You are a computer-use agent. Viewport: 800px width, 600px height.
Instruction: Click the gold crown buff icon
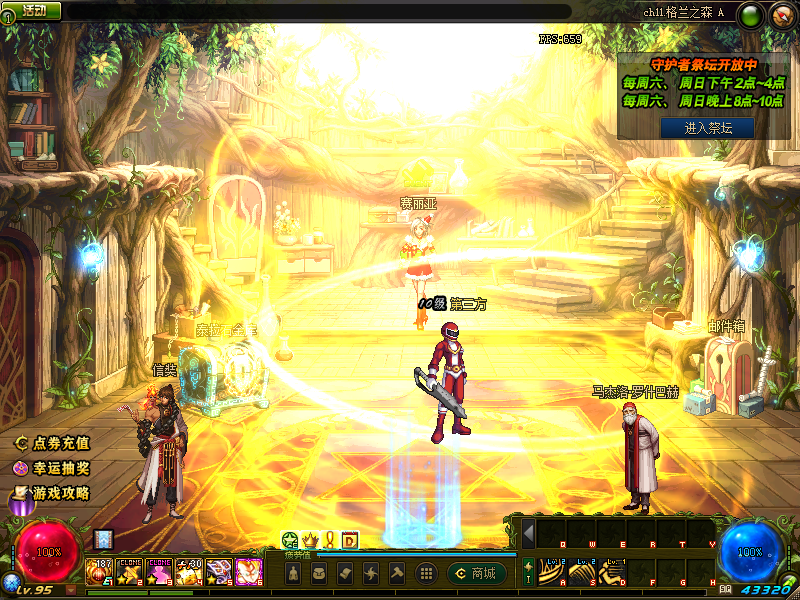click(x=309, y=540)
